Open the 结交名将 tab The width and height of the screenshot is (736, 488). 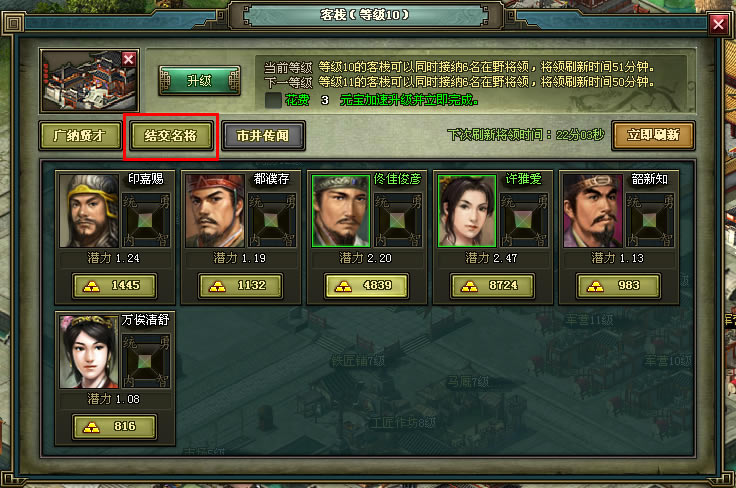(x=170, y=135)
